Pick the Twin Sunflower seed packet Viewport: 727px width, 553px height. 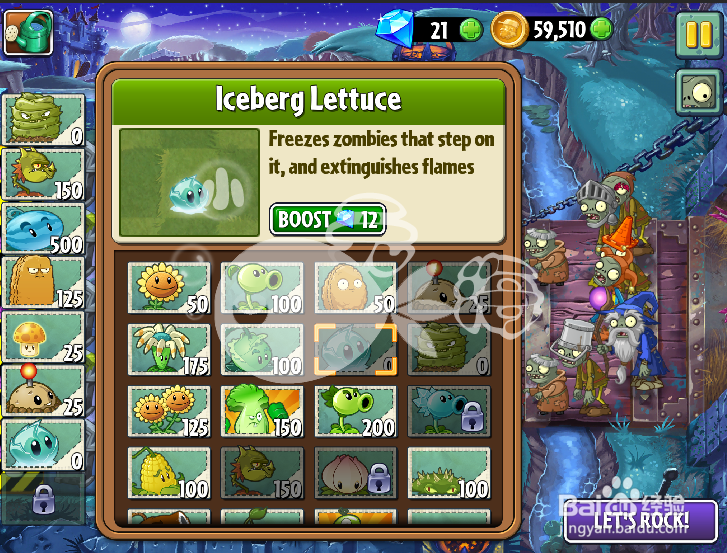(x=169, y=410)
